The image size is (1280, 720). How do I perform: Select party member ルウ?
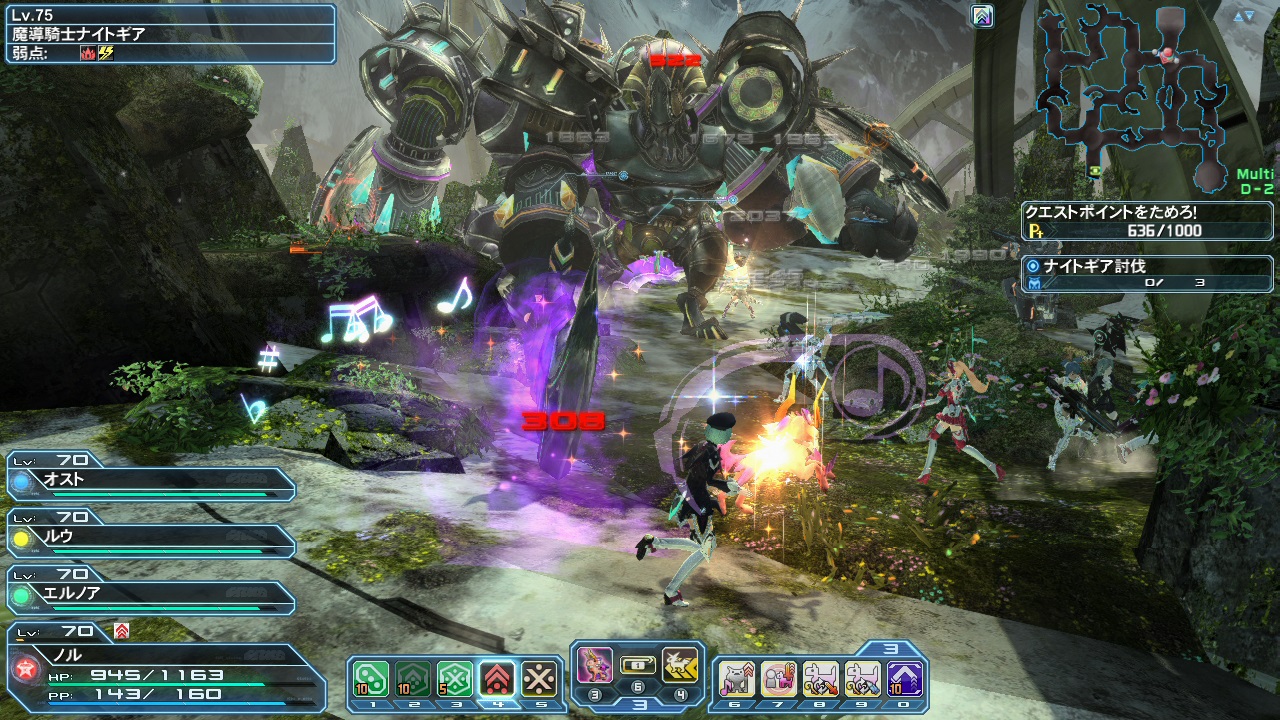click(x=152, y=537)
